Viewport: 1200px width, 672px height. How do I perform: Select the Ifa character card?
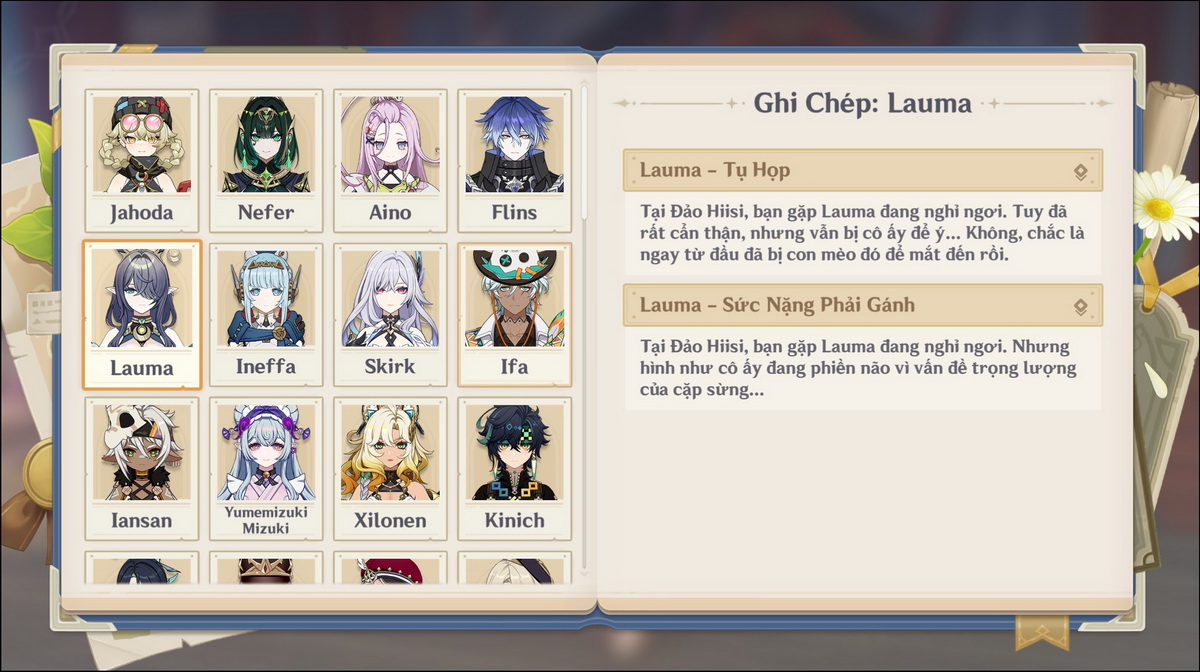514,314
